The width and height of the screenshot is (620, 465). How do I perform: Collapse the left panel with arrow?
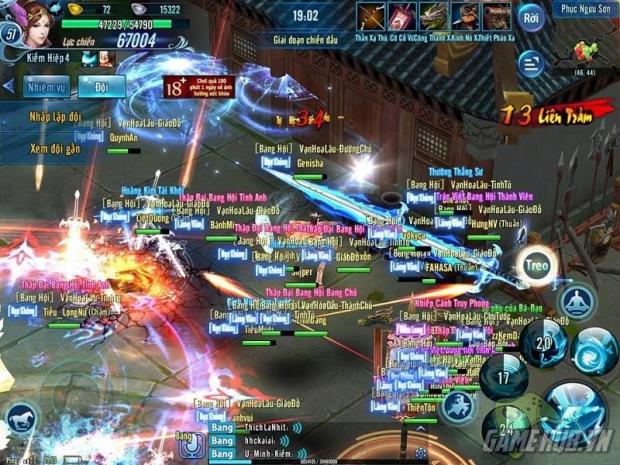(x=7, y=87)
